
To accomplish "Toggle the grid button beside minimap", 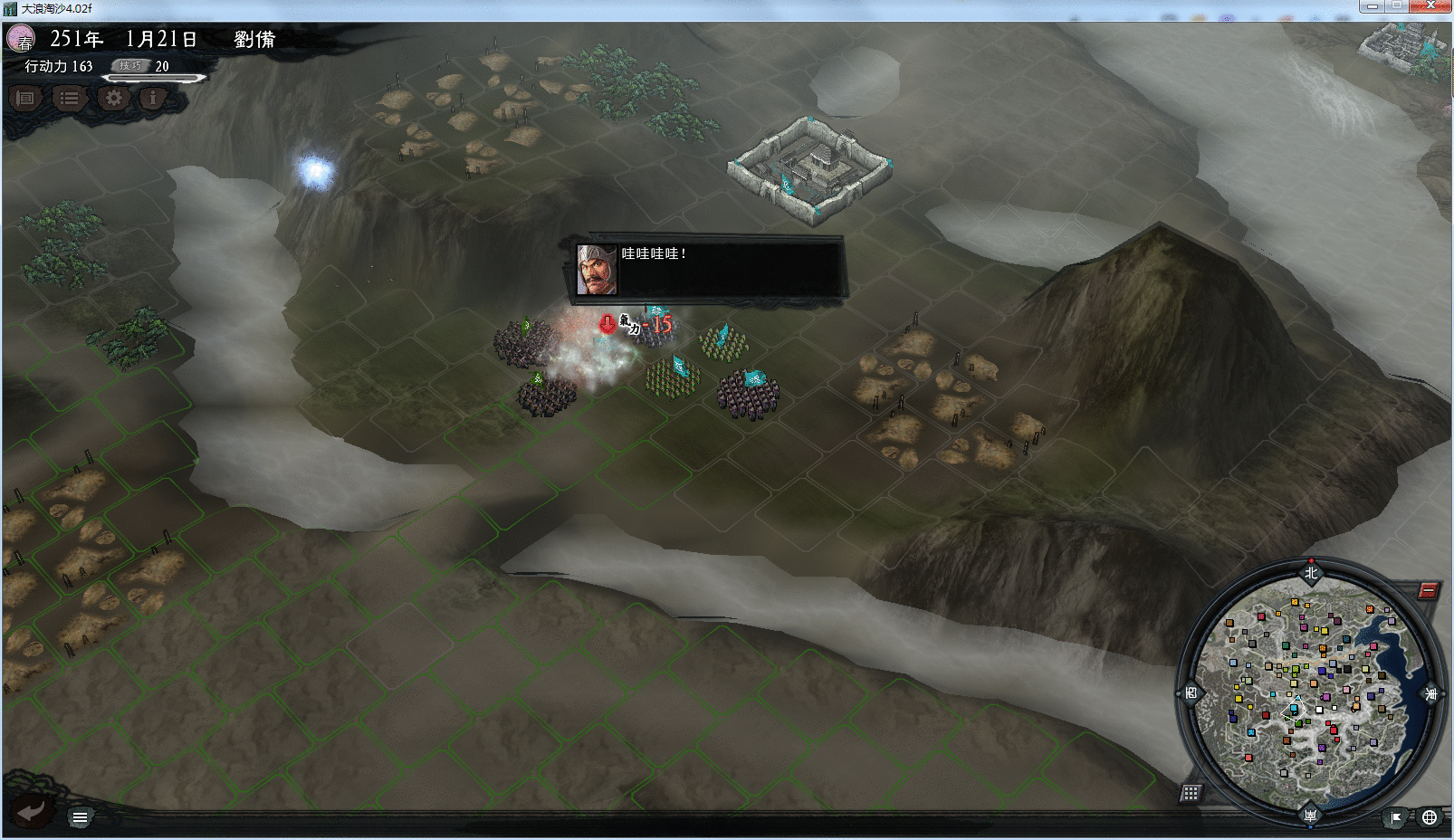I will [1191, 793].
